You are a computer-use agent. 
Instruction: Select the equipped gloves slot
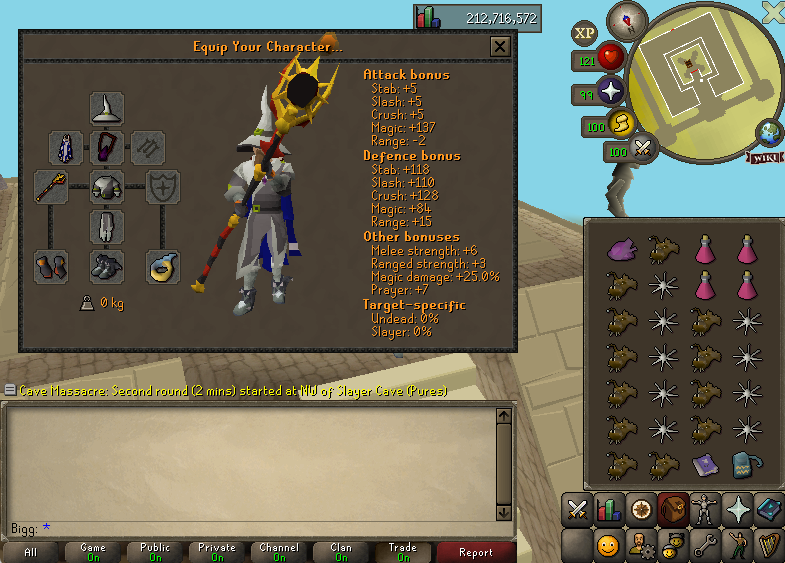tap(51, 267)
